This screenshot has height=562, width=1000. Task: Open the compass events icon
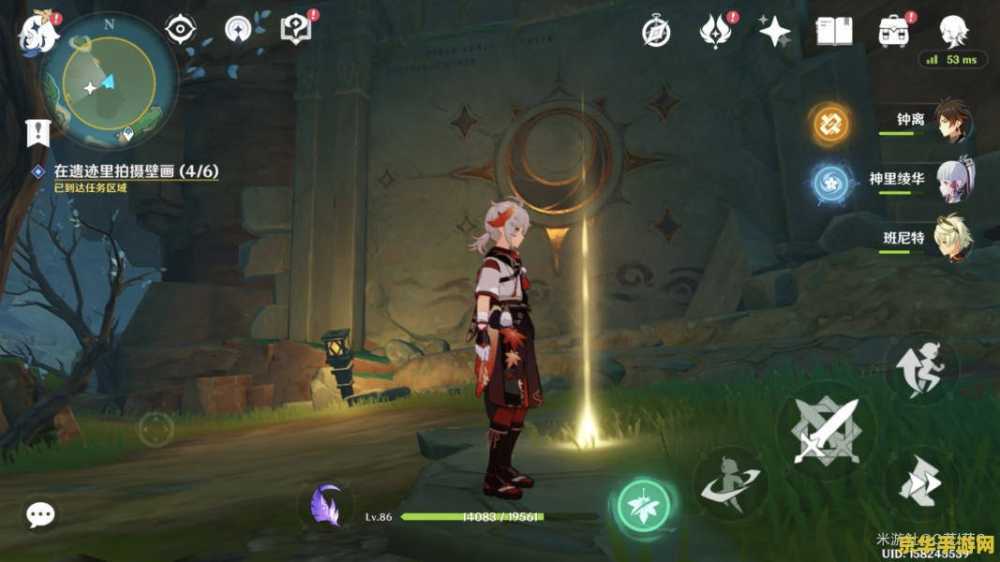pyautogui.click(x=656, y=32)
